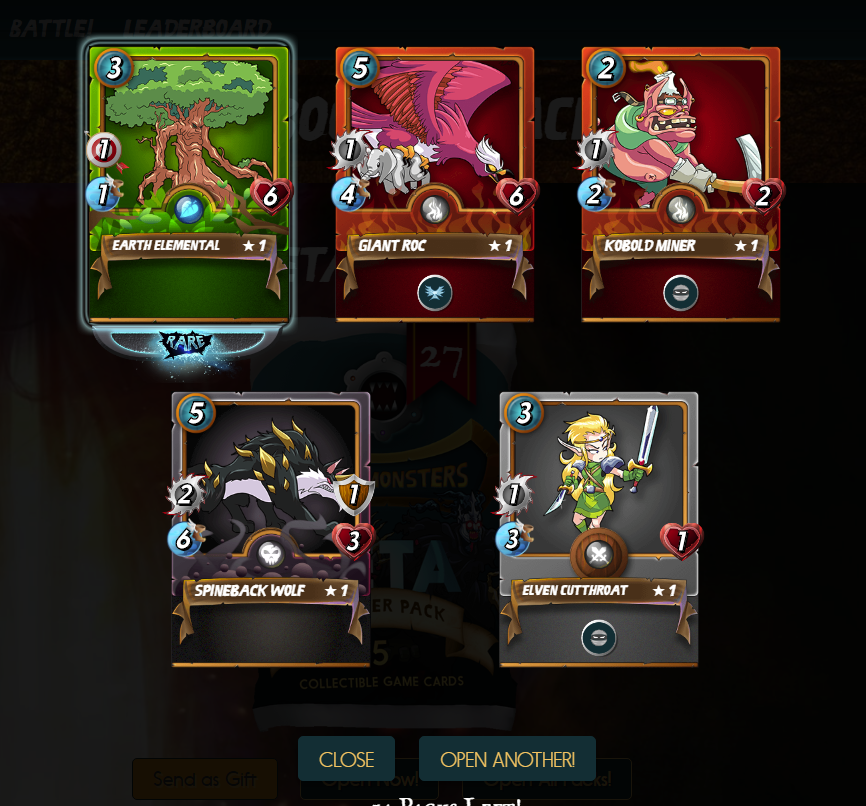866x806 pixels.
Task: Open another booster pack
Action: click(x=507, y=759)
